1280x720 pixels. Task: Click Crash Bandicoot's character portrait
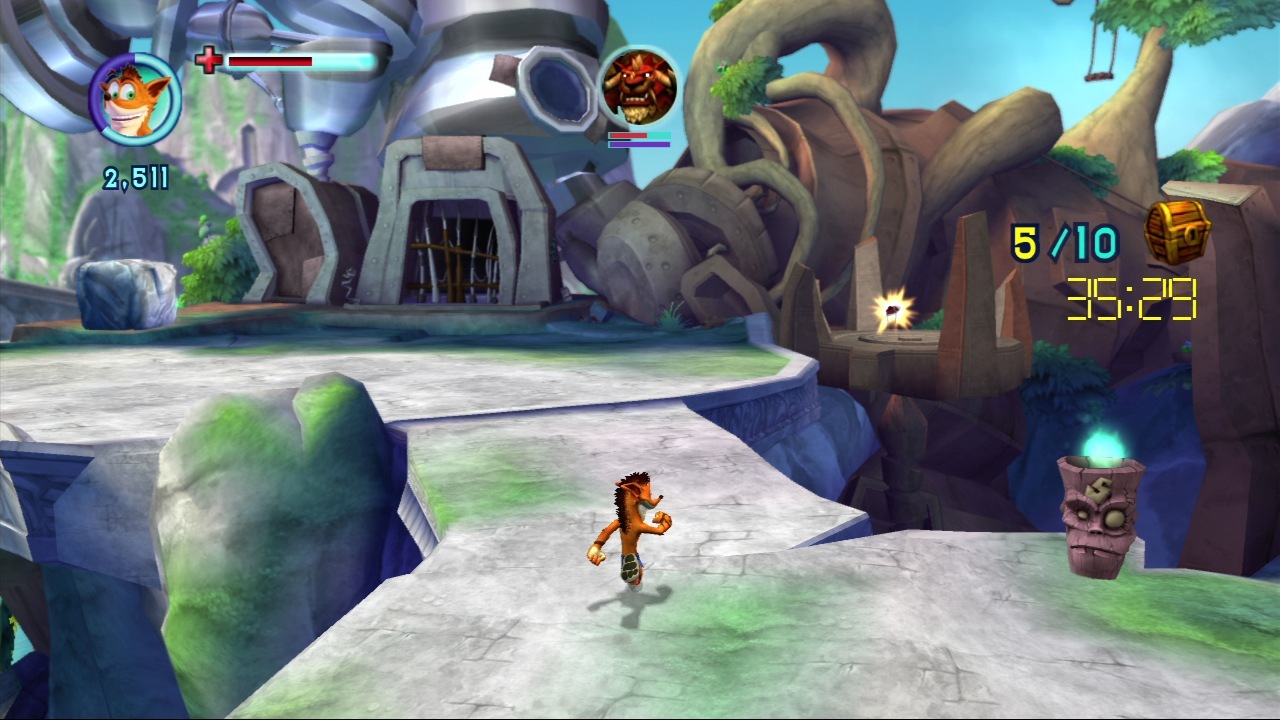click(x=136, y=99)
